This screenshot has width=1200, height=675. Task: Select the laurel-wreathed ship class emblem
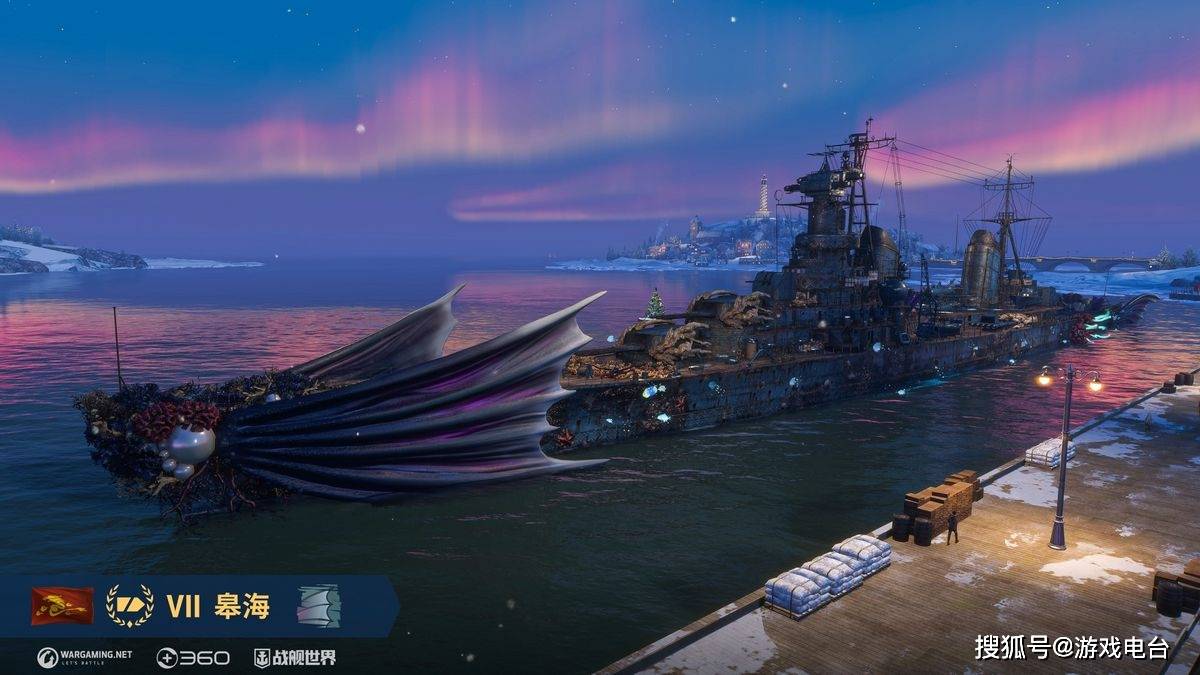(129, 606)
